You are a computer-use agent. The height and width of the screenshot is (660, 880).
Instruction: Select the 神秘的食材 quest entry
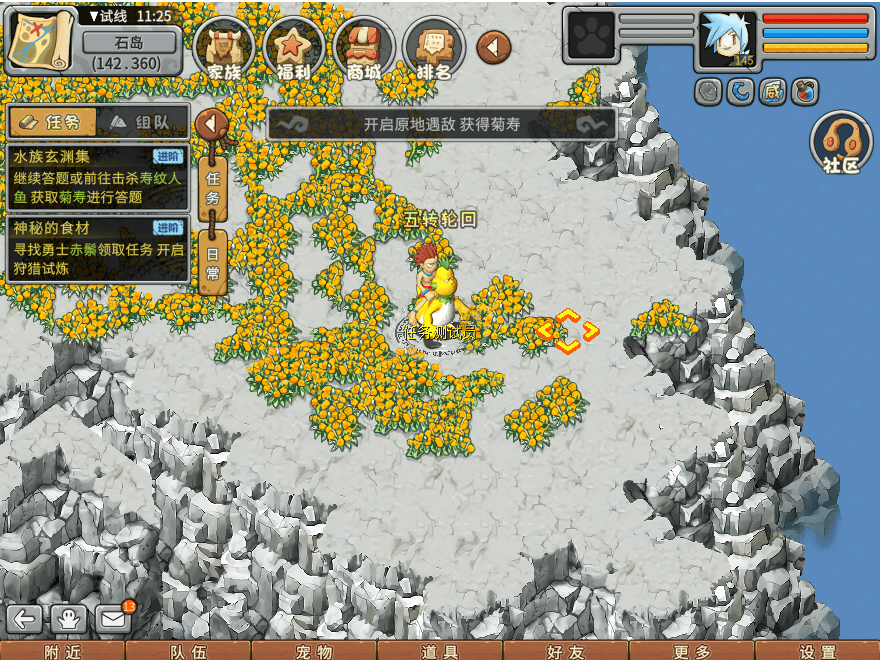pyautogui.click(x=96, y=248)
